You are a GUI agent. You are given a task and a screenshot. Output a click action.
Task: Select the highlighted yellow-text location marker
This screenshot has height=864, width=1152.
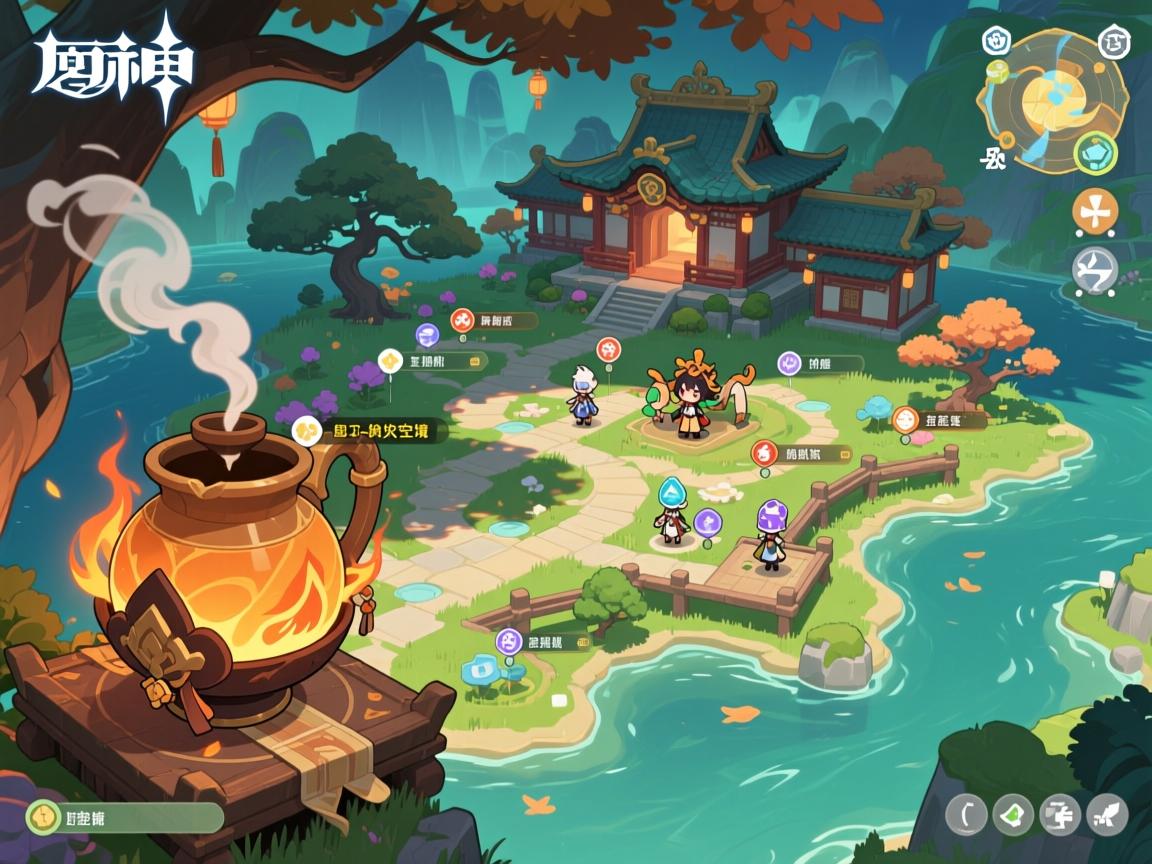tap(370, 431)
